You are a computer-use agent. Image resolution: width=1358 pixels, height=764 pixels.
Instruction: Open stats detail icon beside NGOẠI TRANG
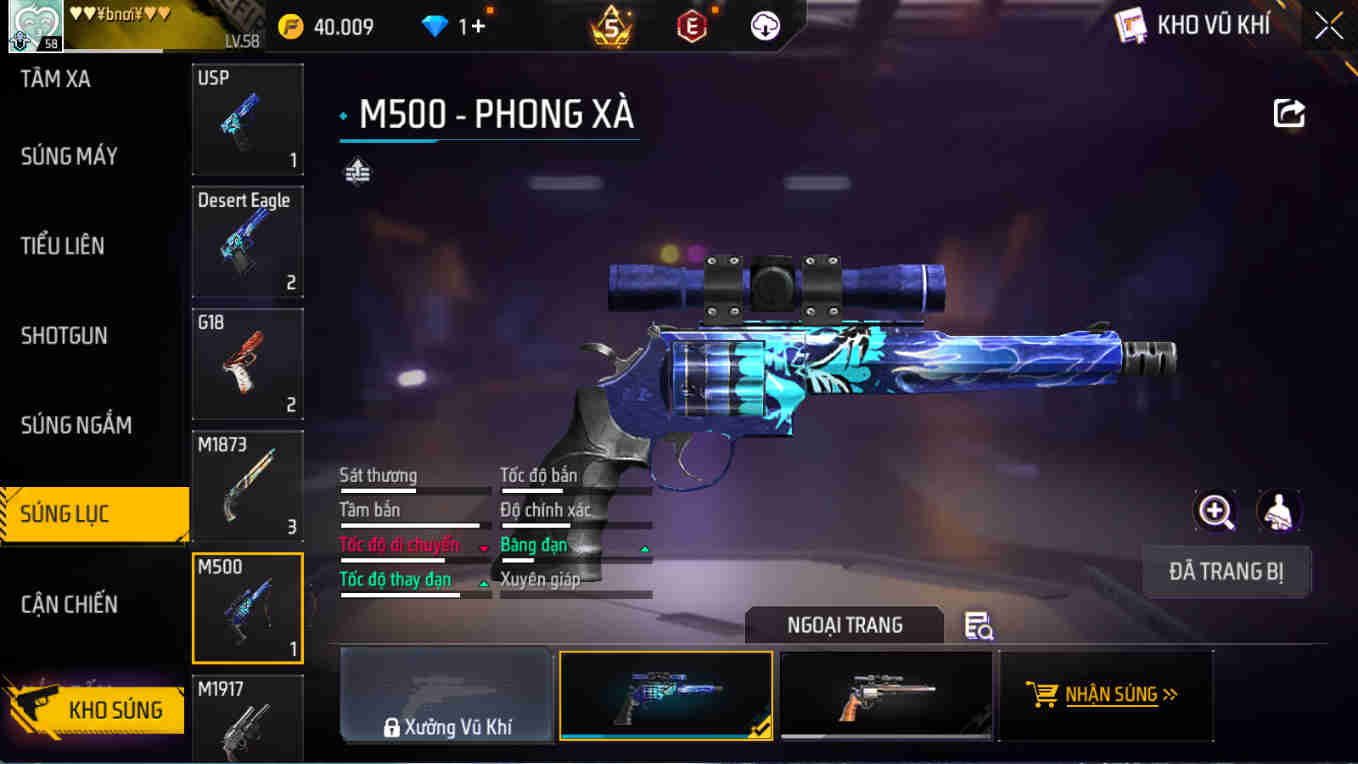(x=976, y=624)
